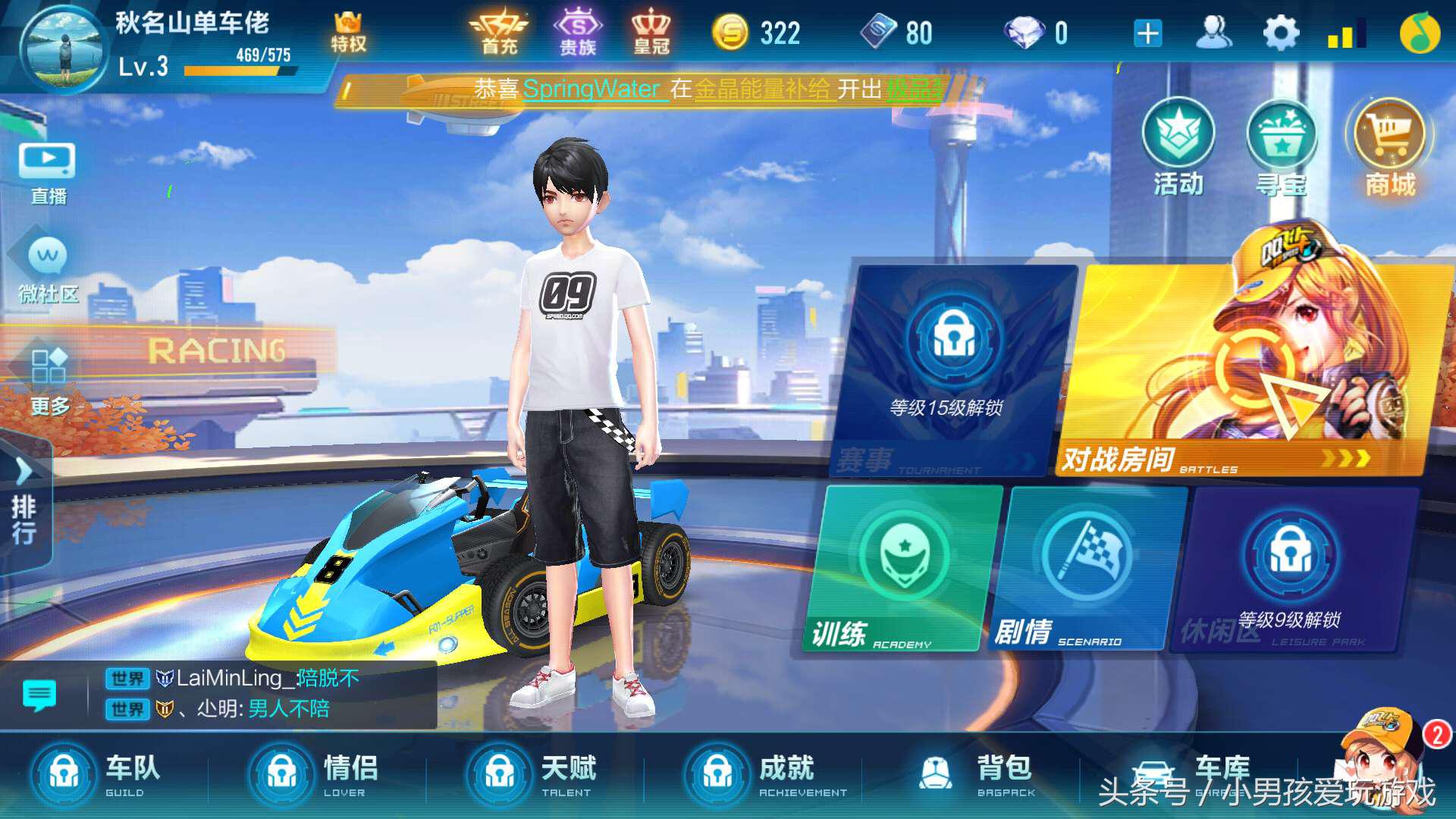Open the 首充 first recharge icon
The height and width of the screenshot is (819, 1456).
(x=500, y=30)
